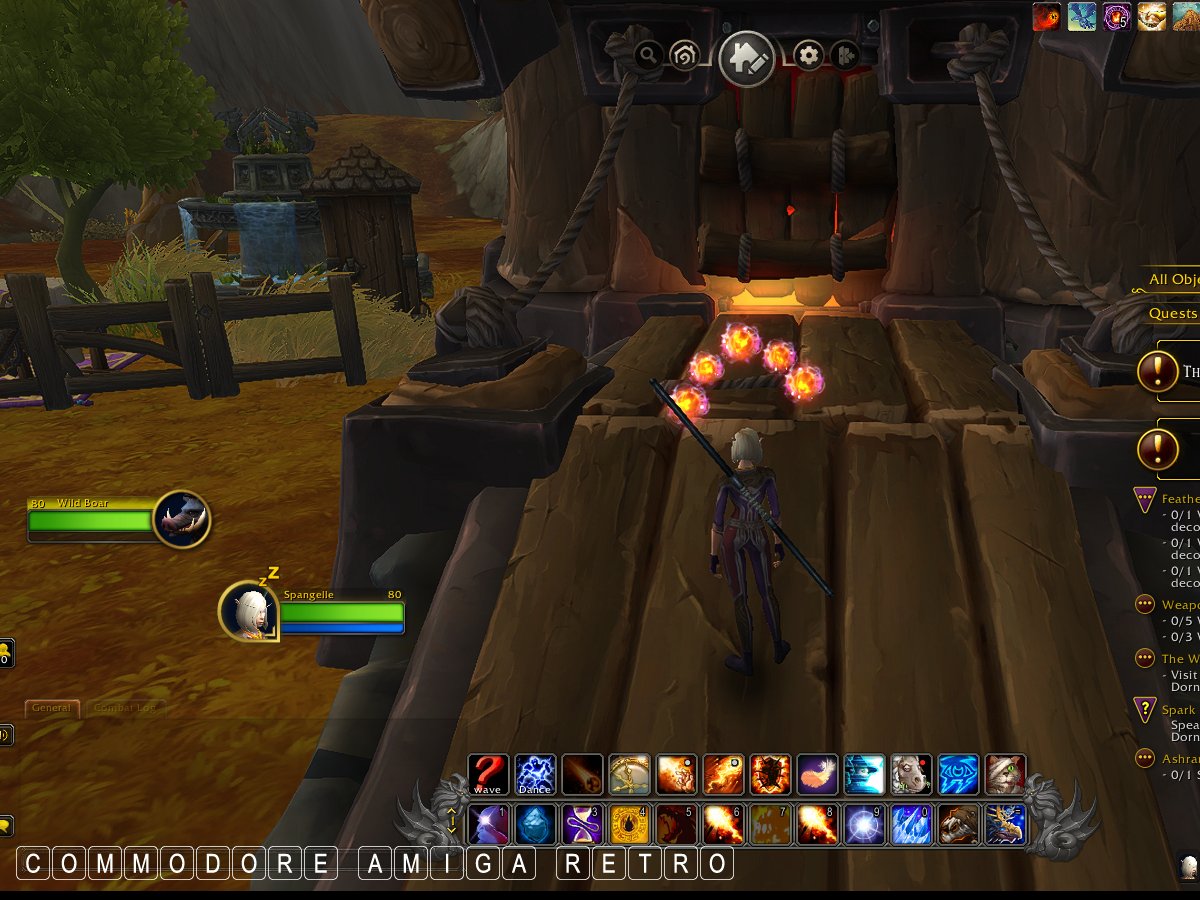Viewport: 1200px width, 900px height.
Task: Open the All Objectives tracker header
Action: (x=1174, y=280)
